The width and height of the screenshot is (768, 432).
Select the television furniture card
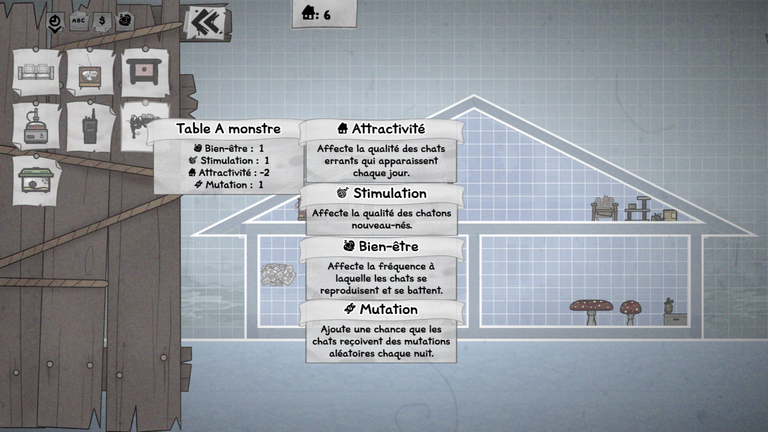pyautogui.click(x=92, y=72)
